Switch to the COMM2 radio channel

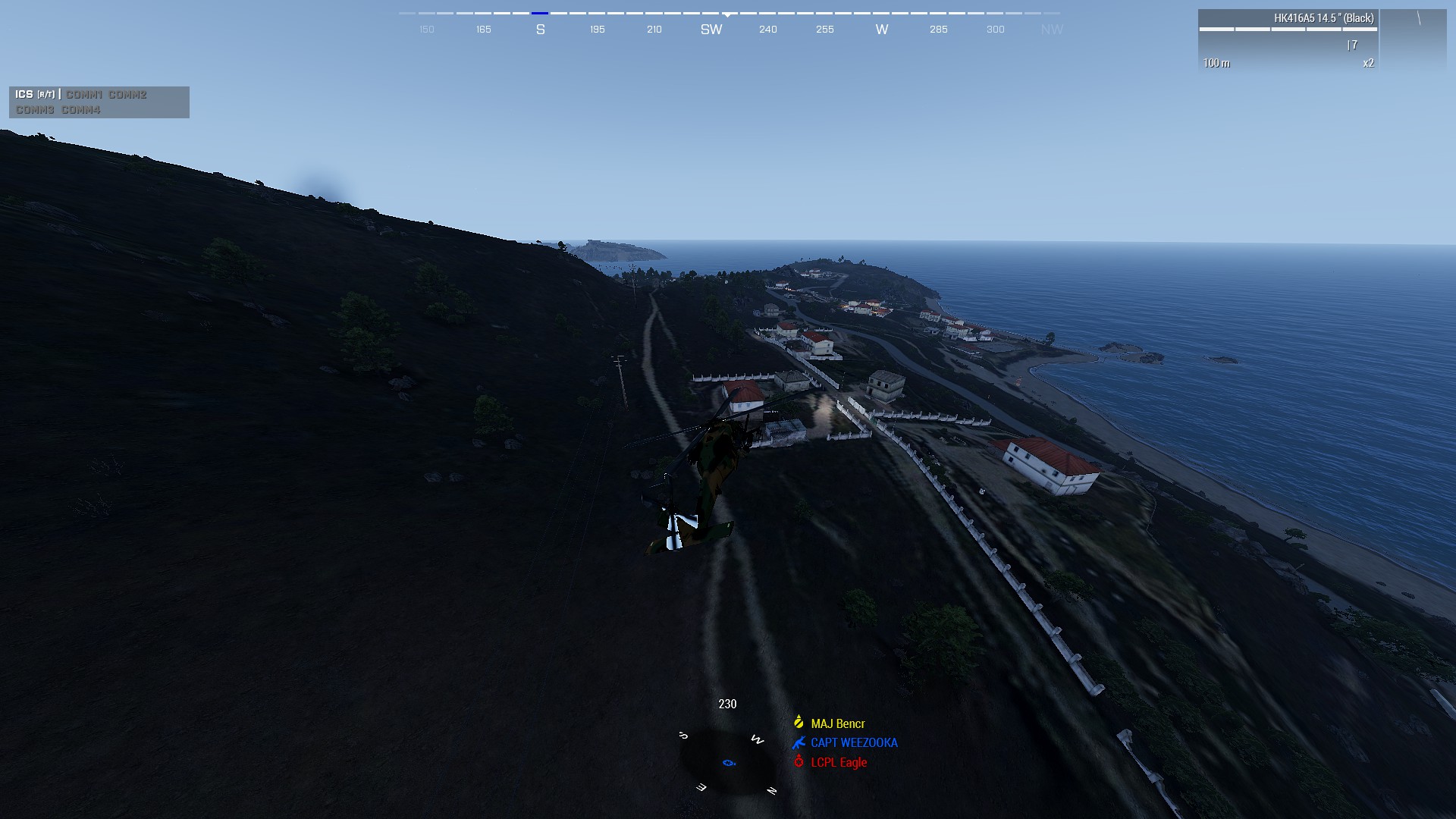click(126, 95)
